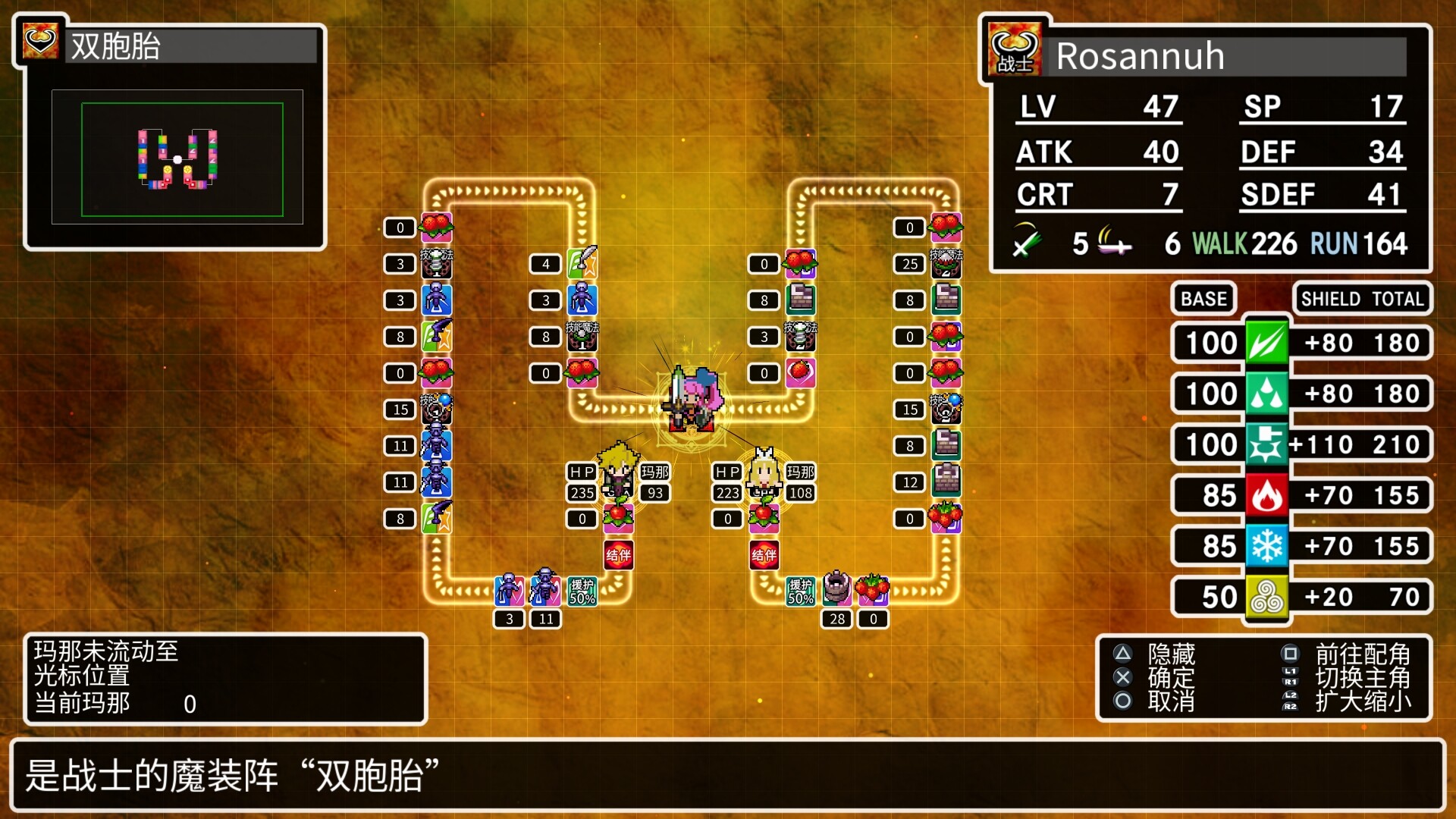
Task: Toggle the 援护 50% support marker on the right
Action: coord(800,591)
